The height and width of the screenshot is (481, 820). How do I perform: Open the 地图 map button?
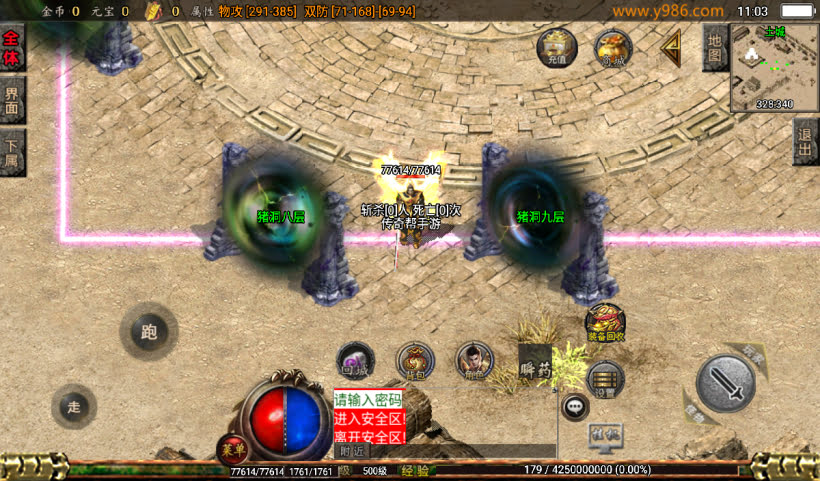point(714,47)
